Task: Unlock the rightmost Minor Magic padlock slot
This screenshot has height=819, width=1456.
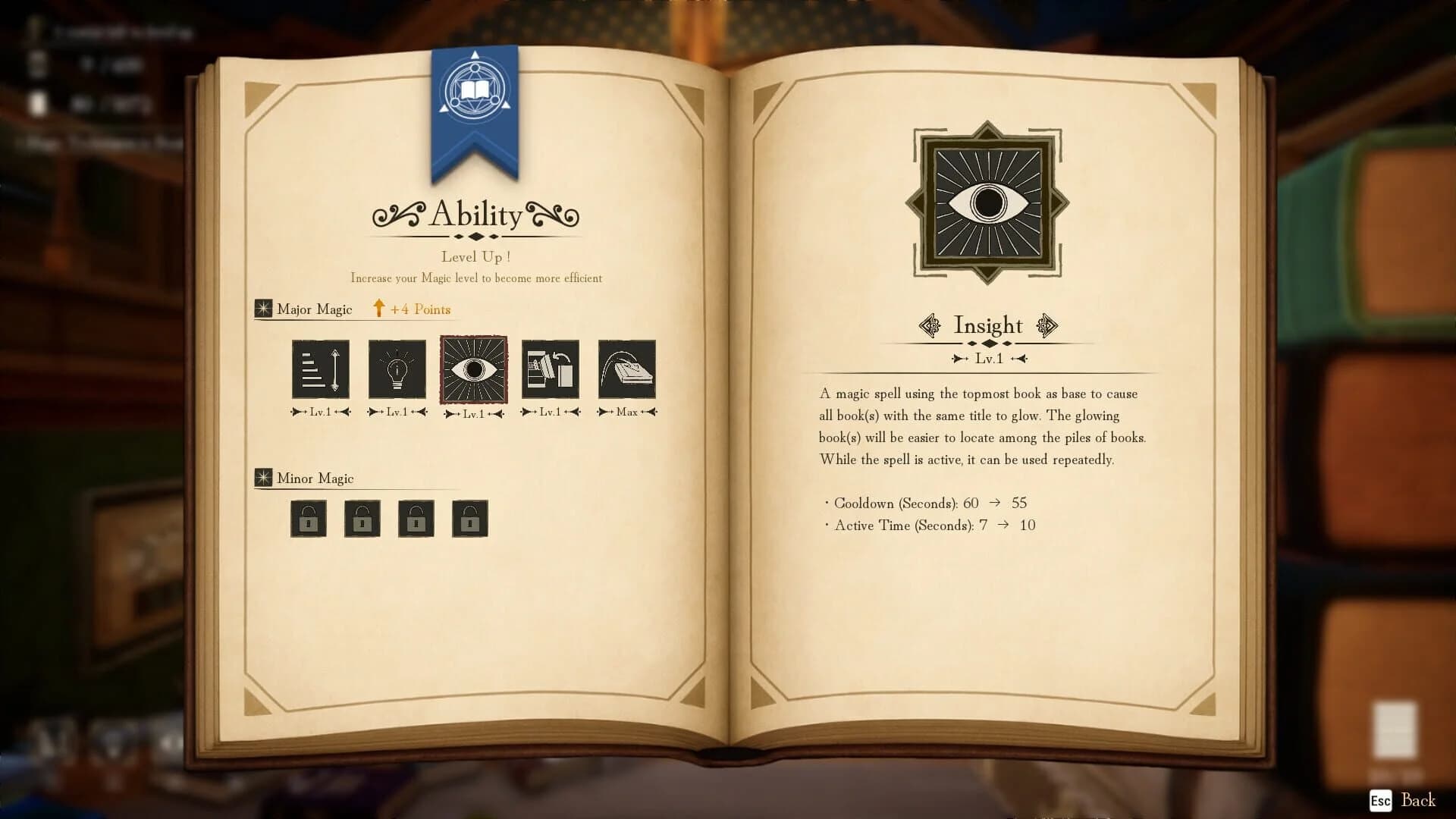Action: [x=469, y=519]
